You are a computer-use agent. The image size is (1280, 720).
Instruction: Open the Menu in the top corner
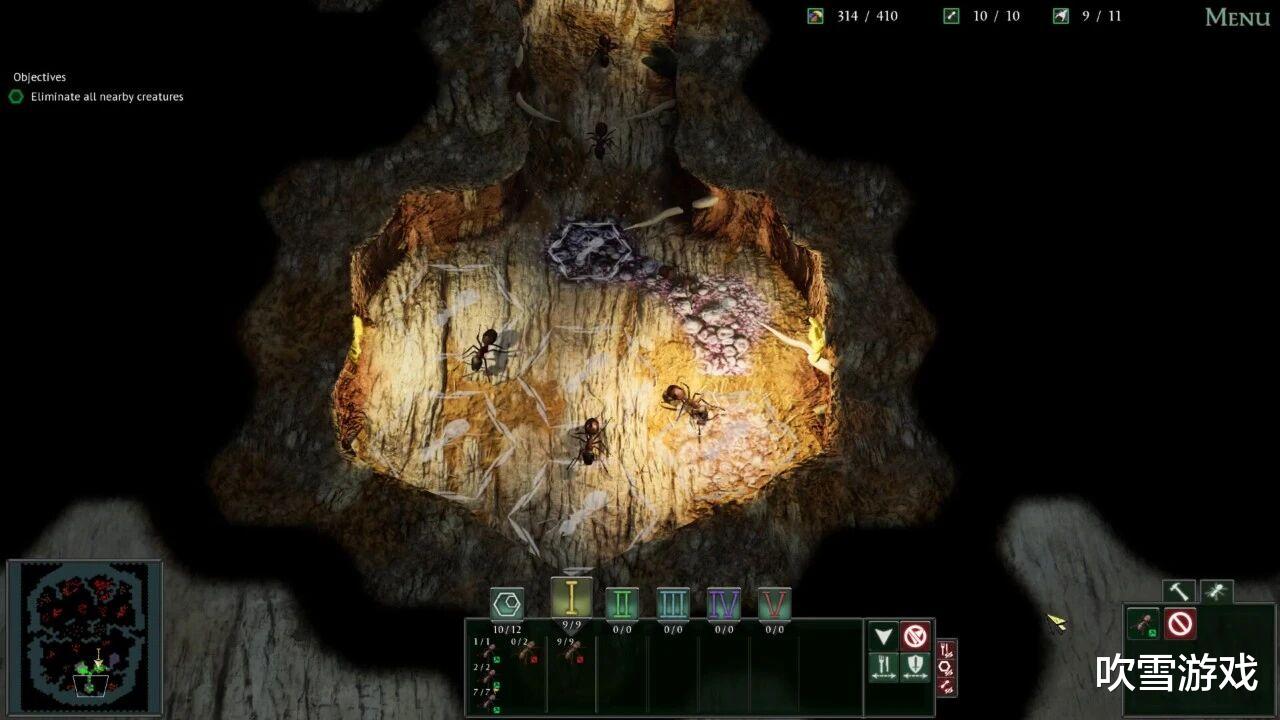1237,17
